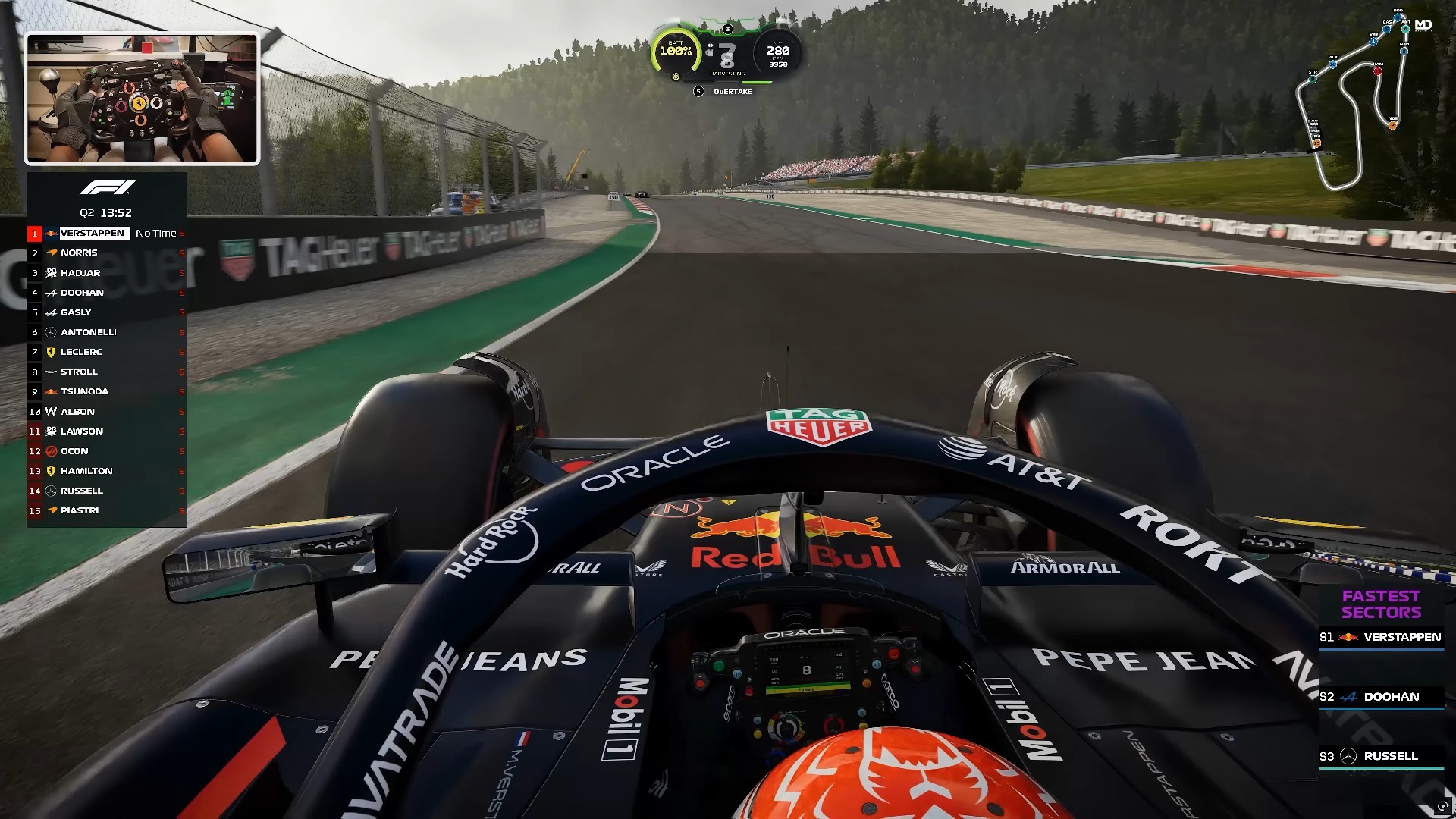Viewport: 1456px width, 819px height.
Task: Click Doohan's sector two fastest entry
Action: pos(1381,697)
